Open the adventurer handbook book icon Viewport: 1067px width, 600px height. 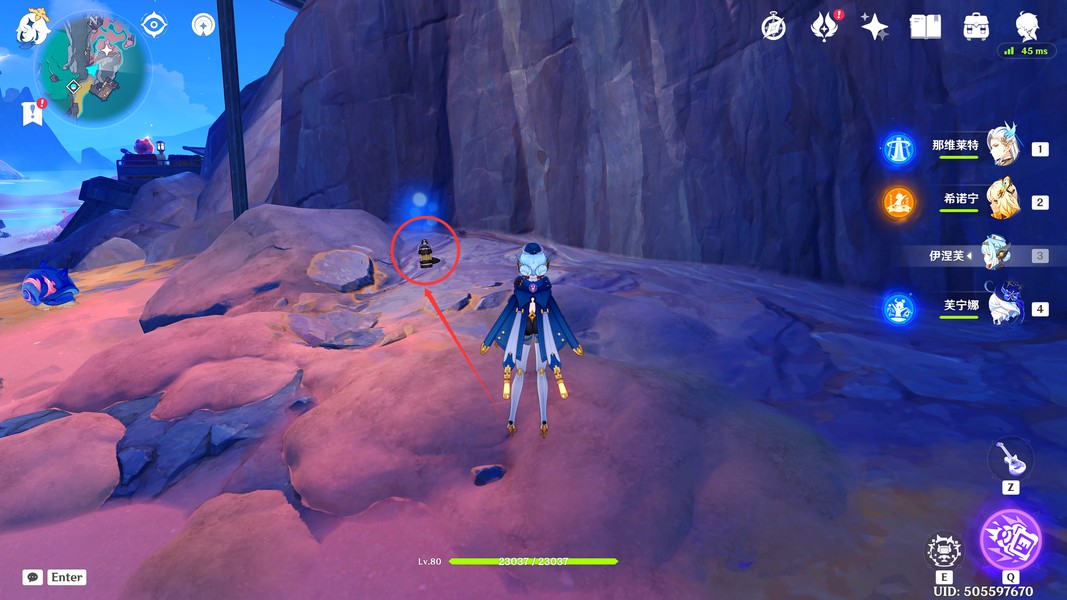tap(925, 27)
